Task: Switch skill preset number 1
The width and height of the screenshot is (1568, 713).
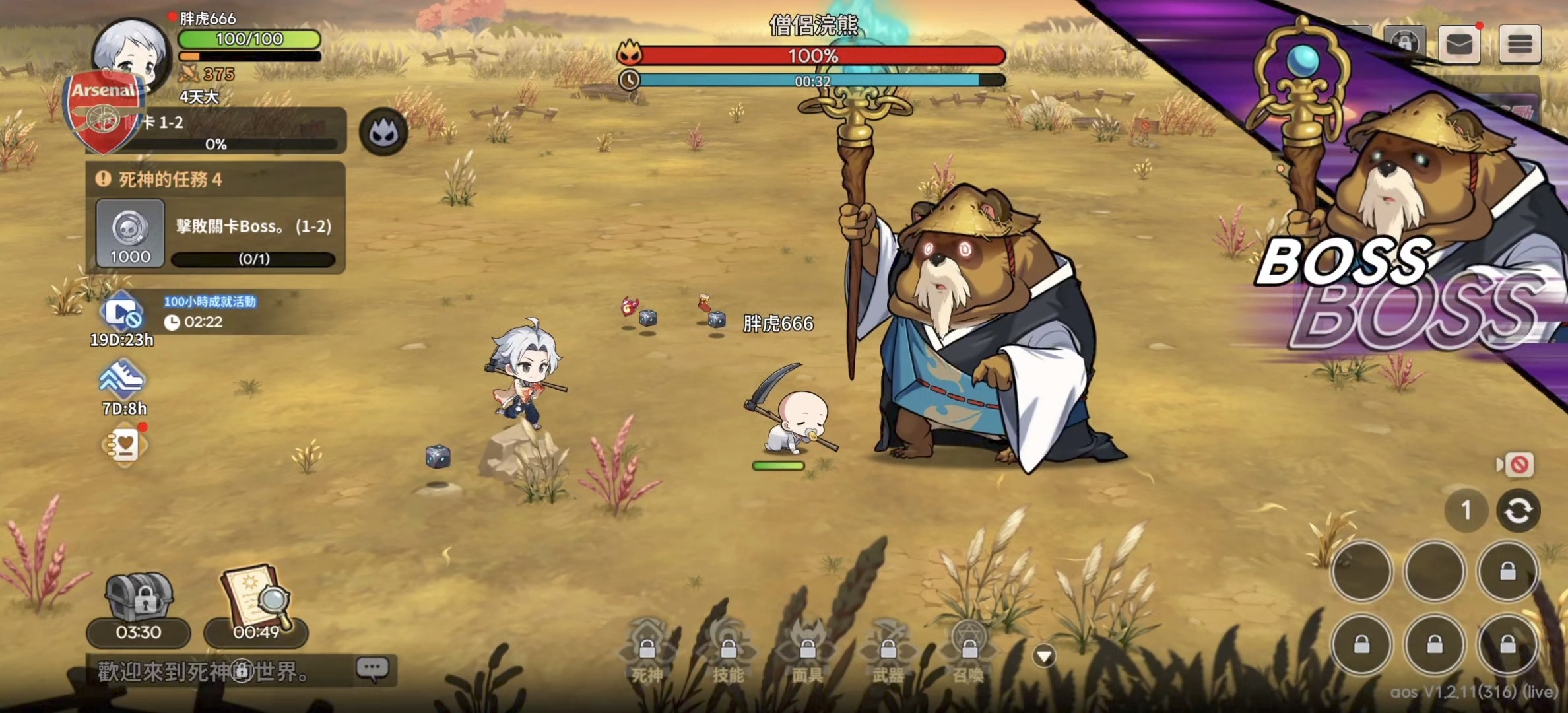Action: pyautogui.click(x=1466, y=510)
